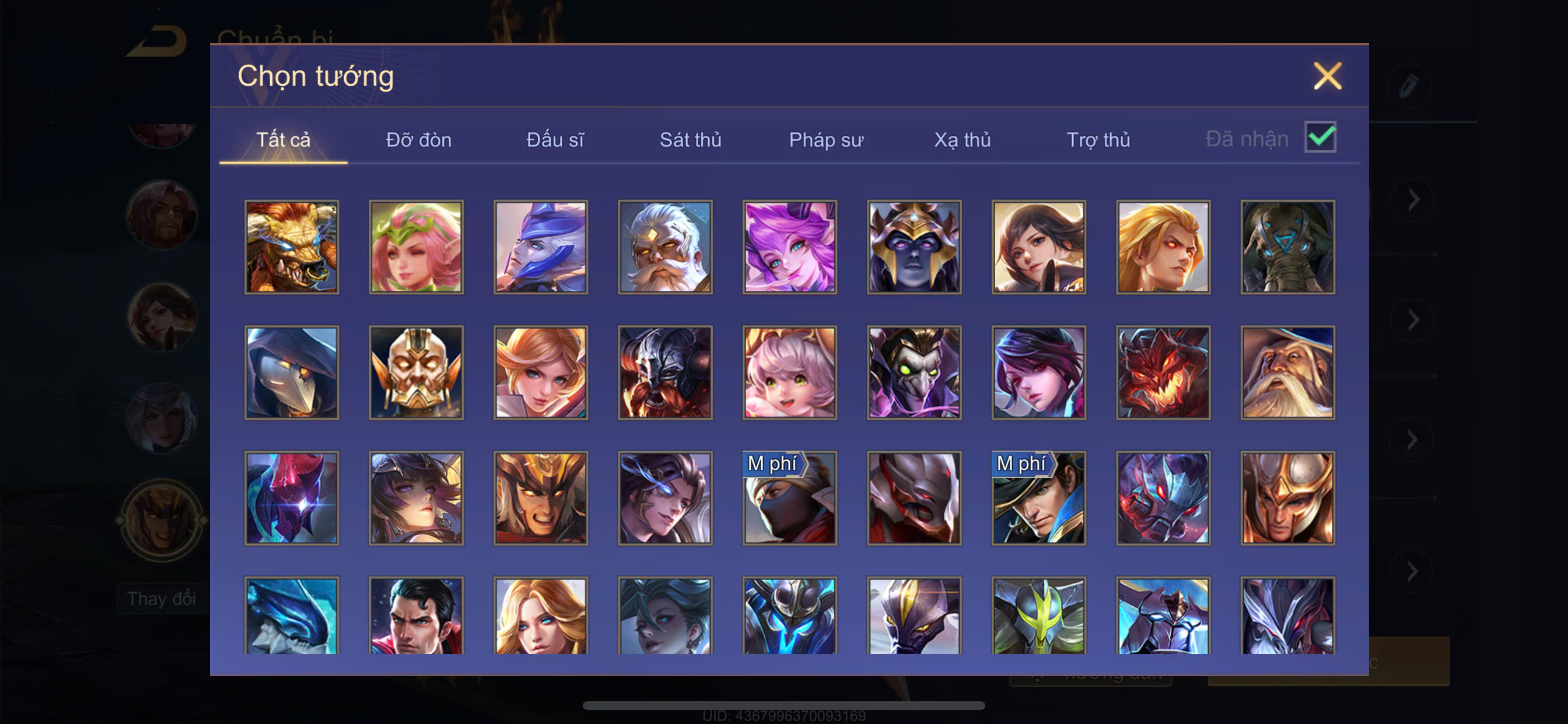Select the armored elephant hero portrait
This screenshot has height=724, width=1568.
pos(1287,247)
